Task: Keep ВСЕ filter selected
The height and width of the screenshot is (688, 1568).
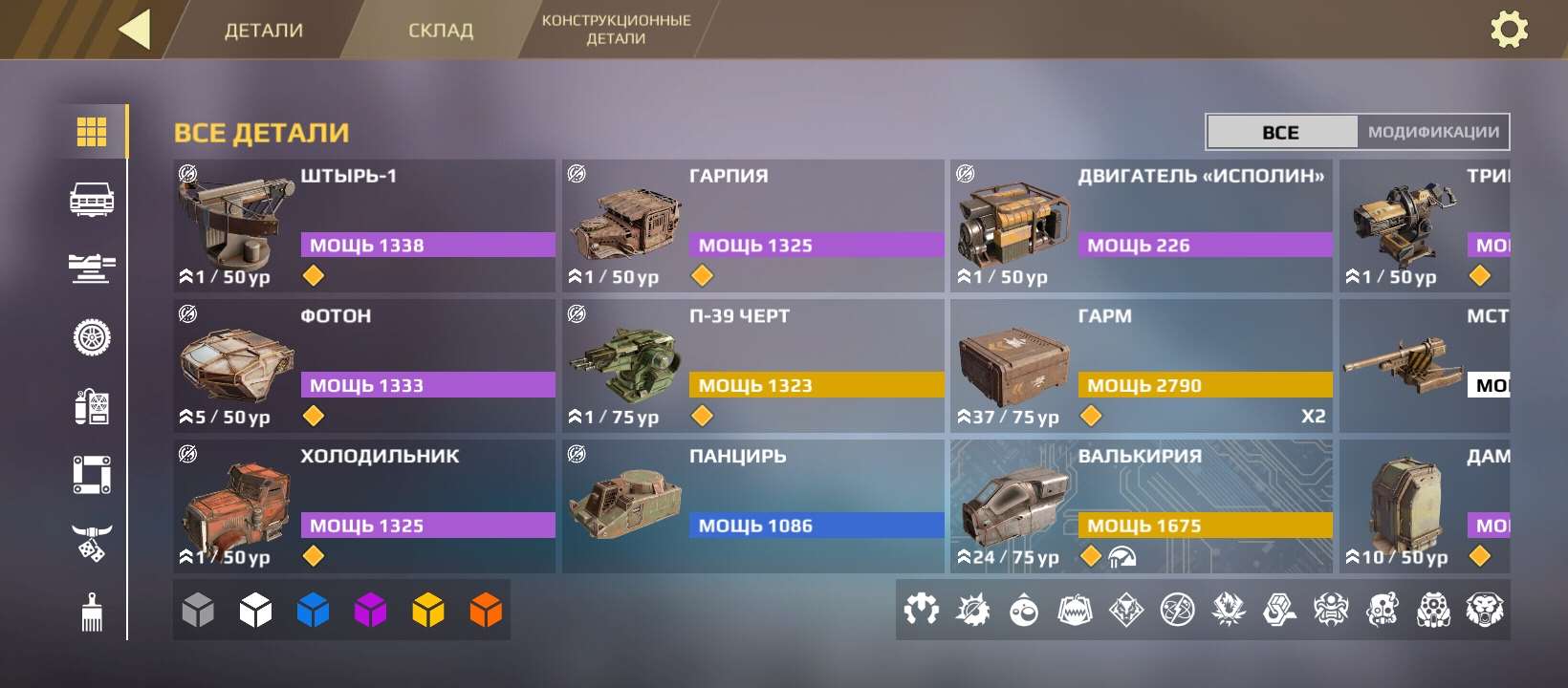Action: 1281,132
